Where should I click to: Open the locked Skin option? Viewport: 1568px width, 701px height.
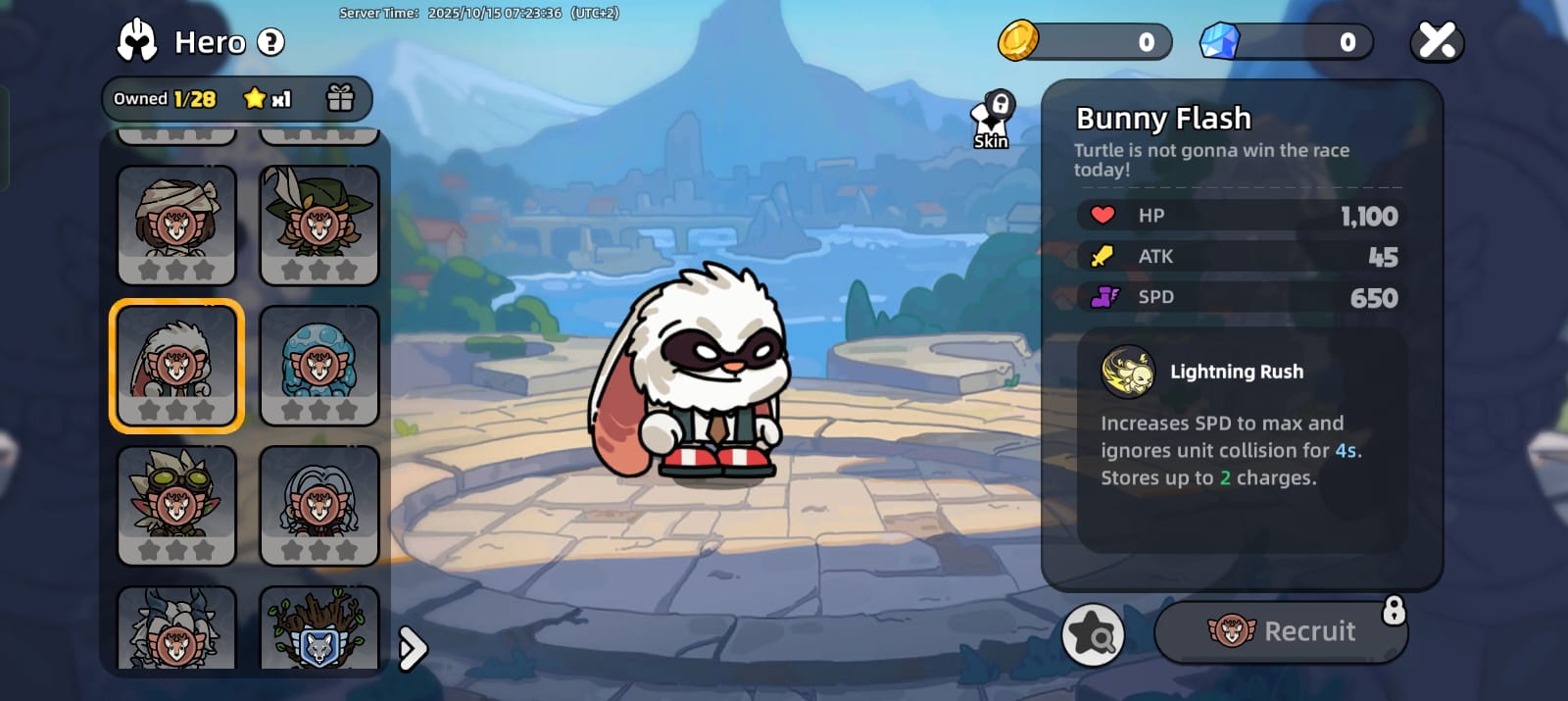992,122
